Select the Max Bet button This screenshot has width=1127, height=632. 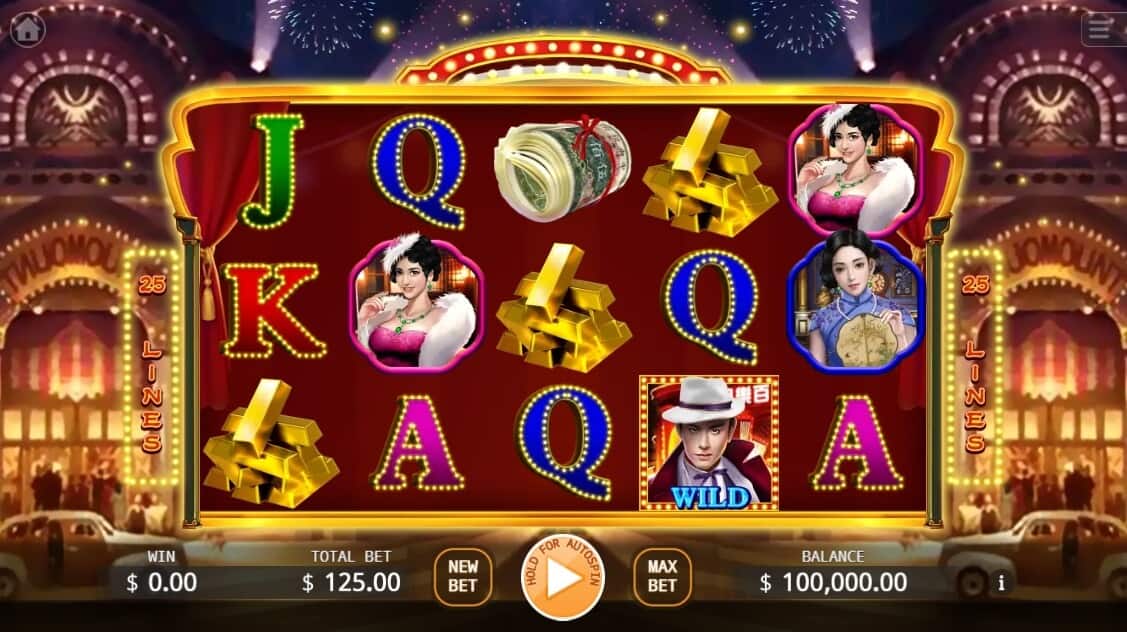point(662,577)
